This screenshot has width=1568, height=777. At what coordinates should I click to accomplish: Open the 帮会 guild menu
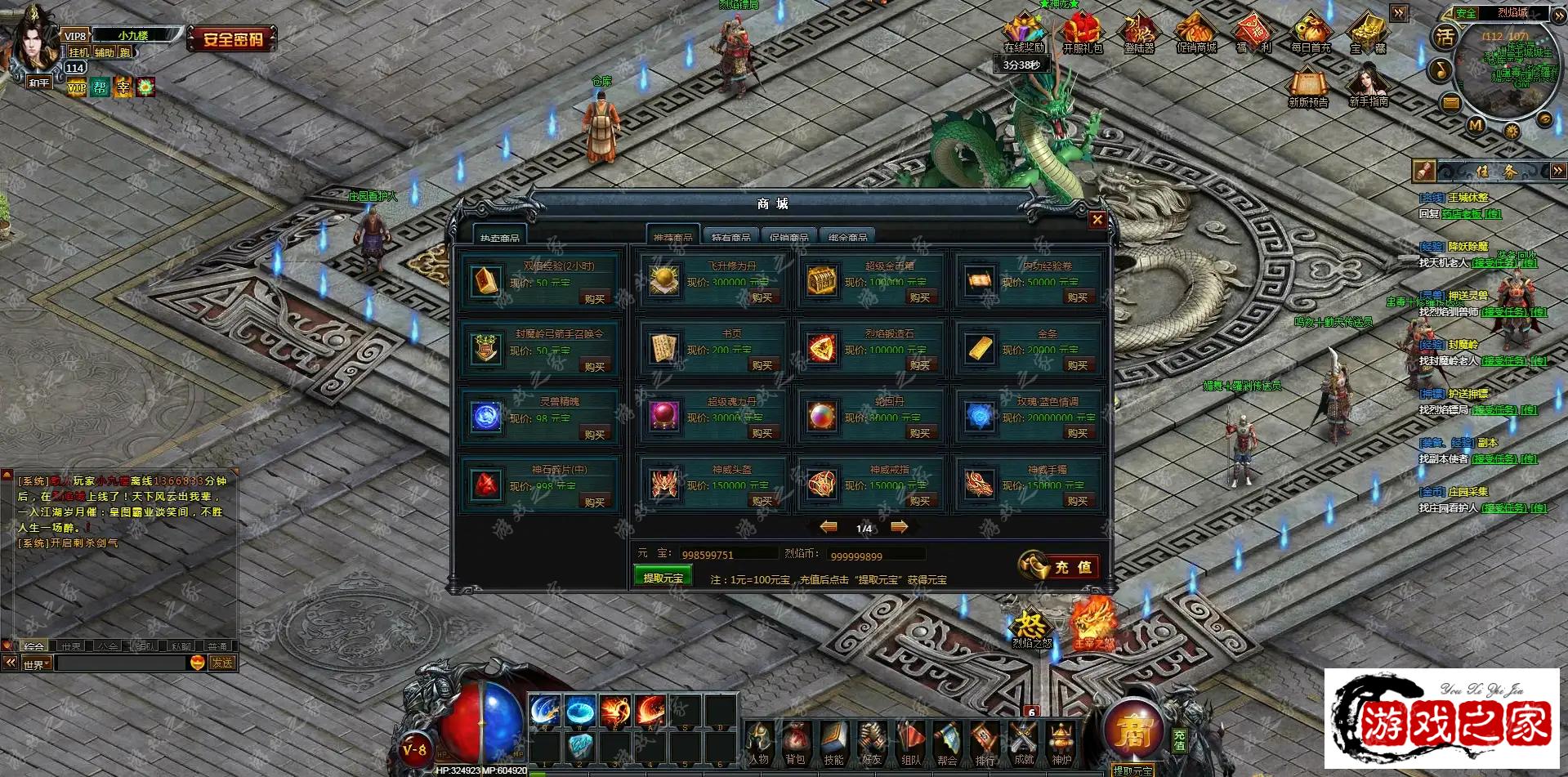947,742
